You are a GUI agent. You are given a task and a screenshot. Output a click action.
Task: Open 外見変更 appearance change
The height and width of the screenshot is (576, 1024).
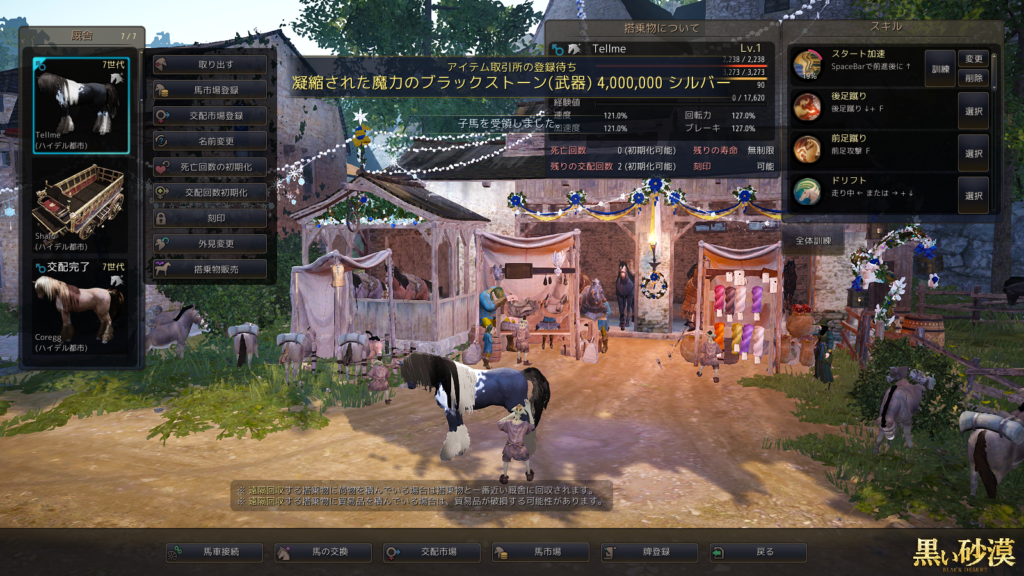click(x=210, y=243)
